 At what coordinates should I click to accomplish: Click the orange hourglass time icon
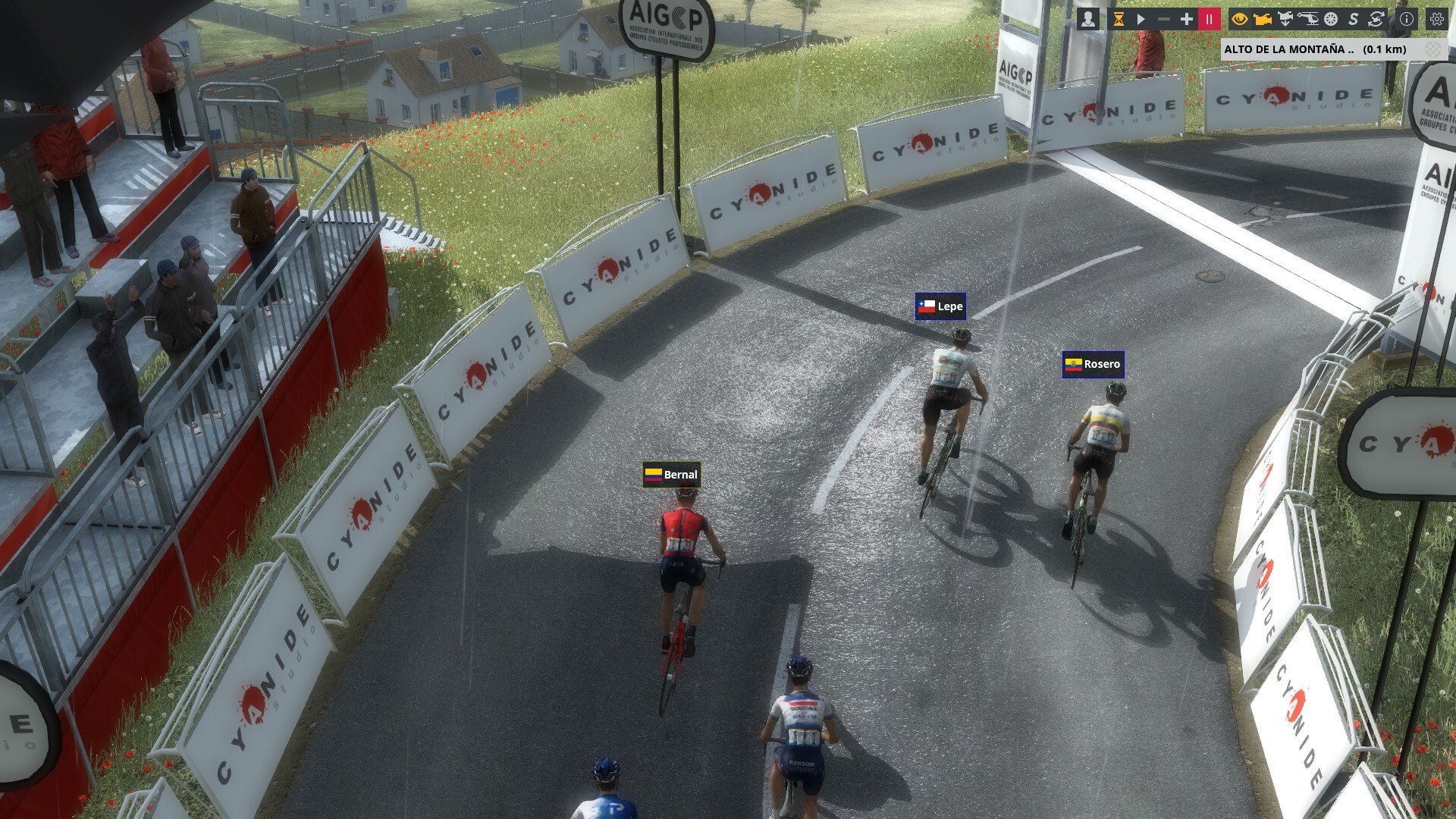[x=1118, y=20]
